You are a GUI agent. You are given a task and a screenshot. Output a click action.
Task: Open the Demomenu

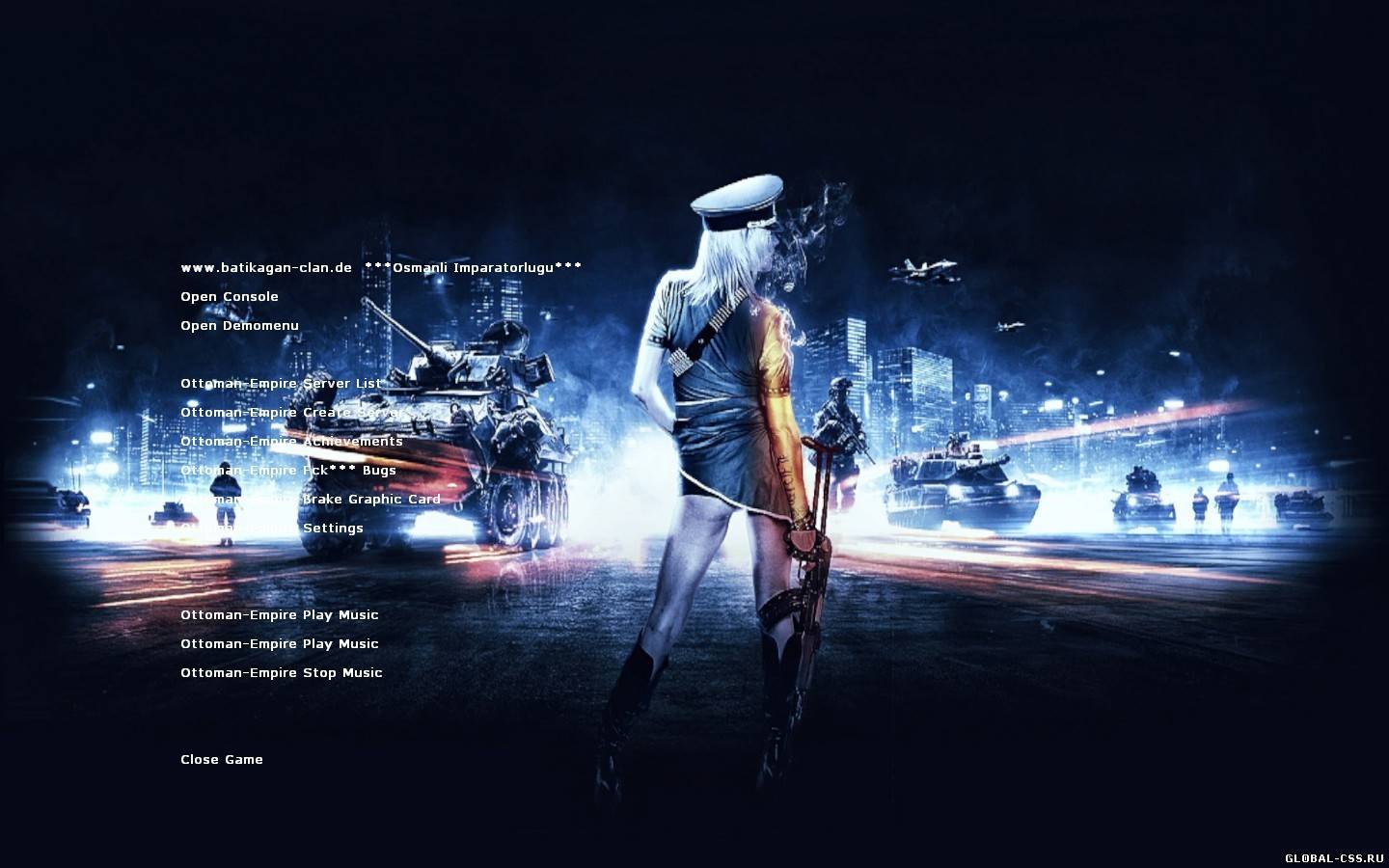point(238,325)
